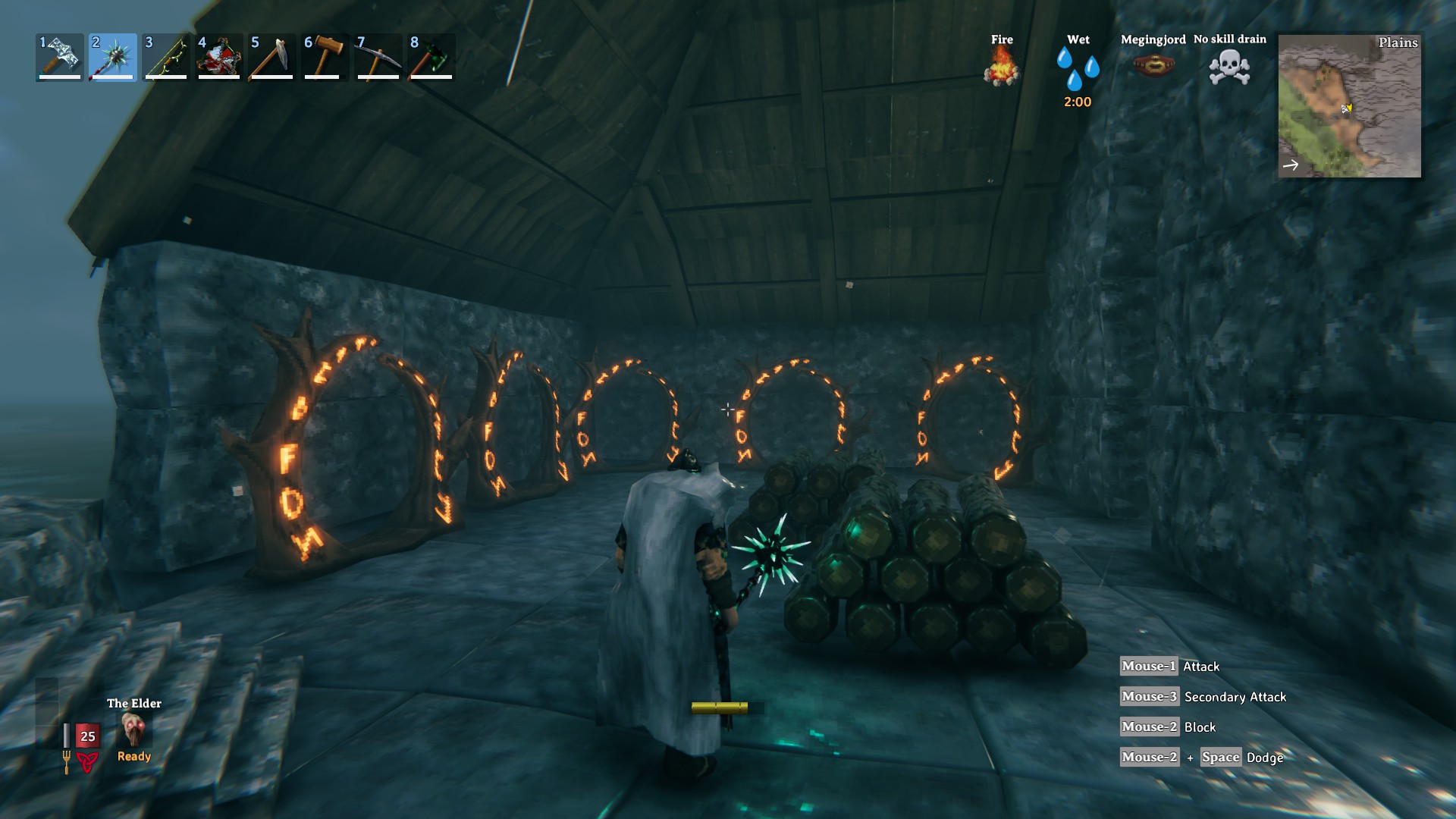Image resolution: width=1456 pixels, height=819 pixels.
Task: Select the green-bladed axe in slot 8
Action: pos(431,57)
